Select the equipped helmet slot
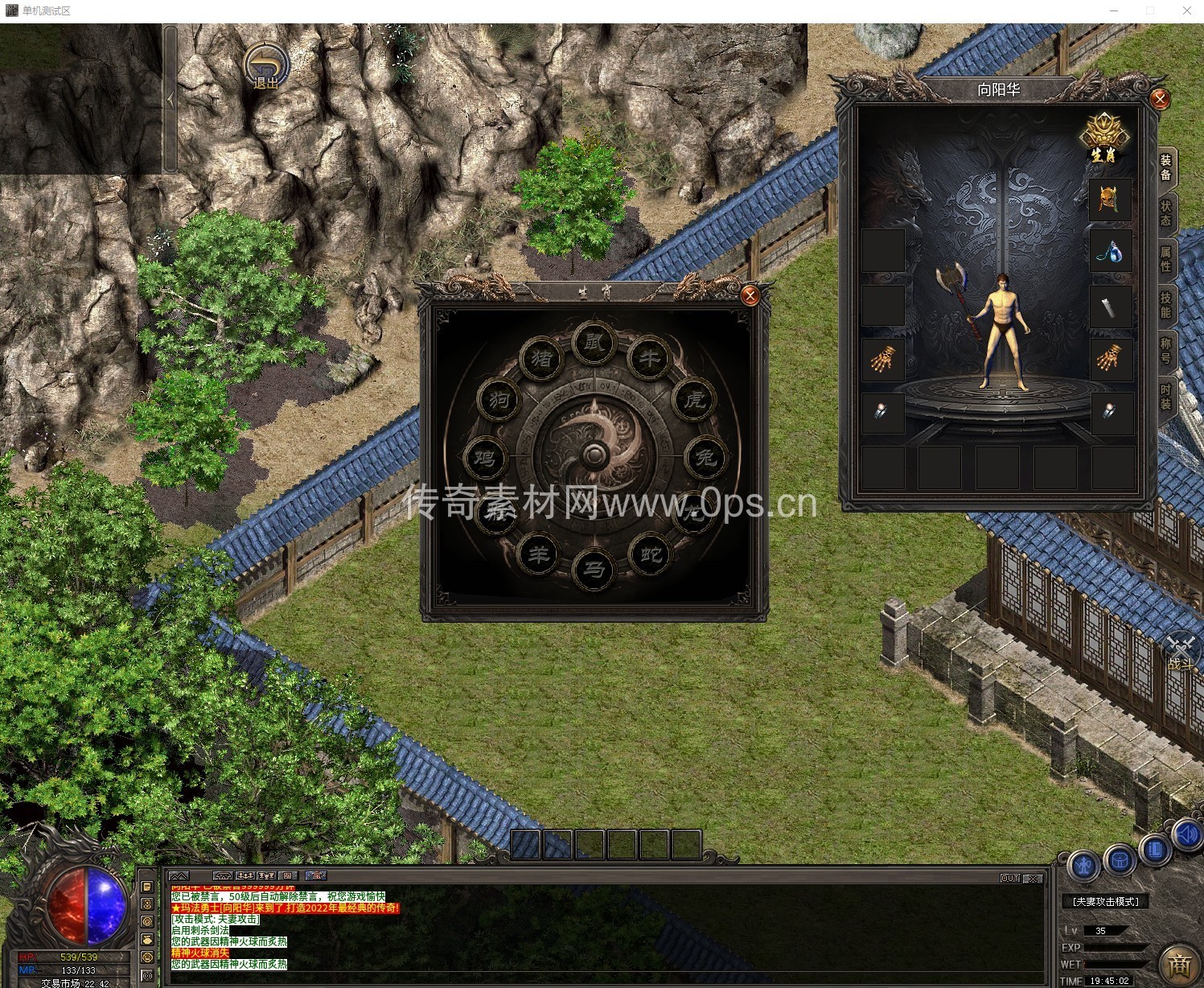The image size is (1204, 988). [x=1110, y=199]
